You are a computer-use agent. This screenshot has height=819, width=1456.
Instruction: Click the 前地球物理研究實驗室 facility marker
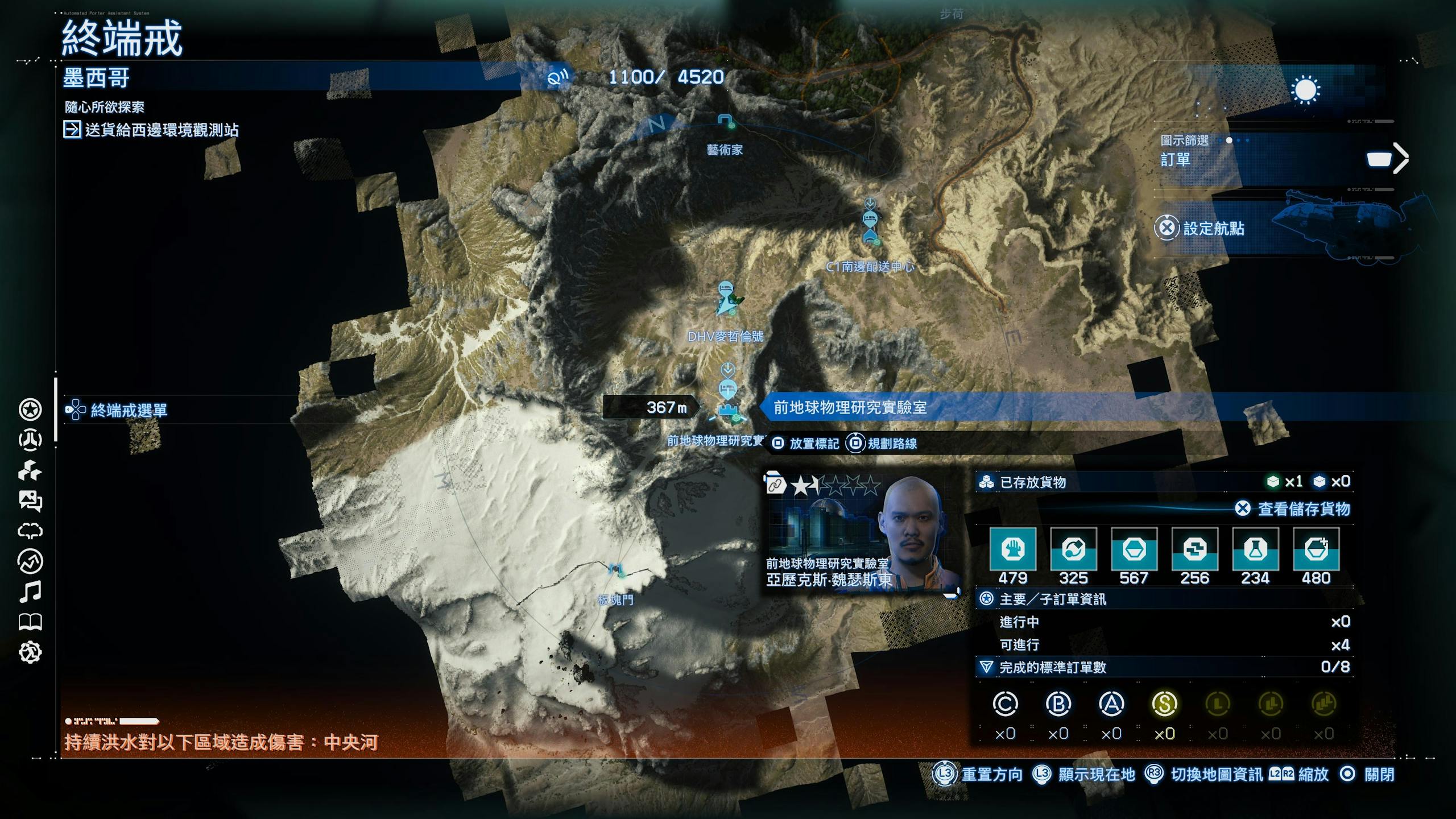(x=729, y=411)
